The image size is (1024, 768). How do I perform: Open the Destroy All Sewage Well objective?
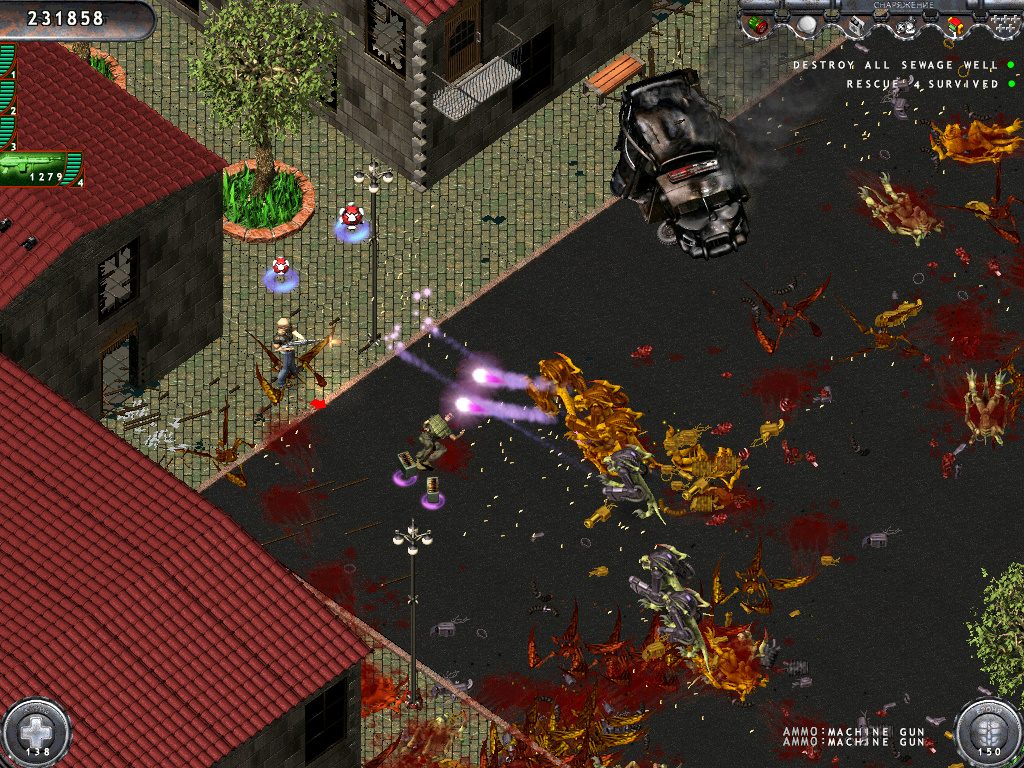895,65
